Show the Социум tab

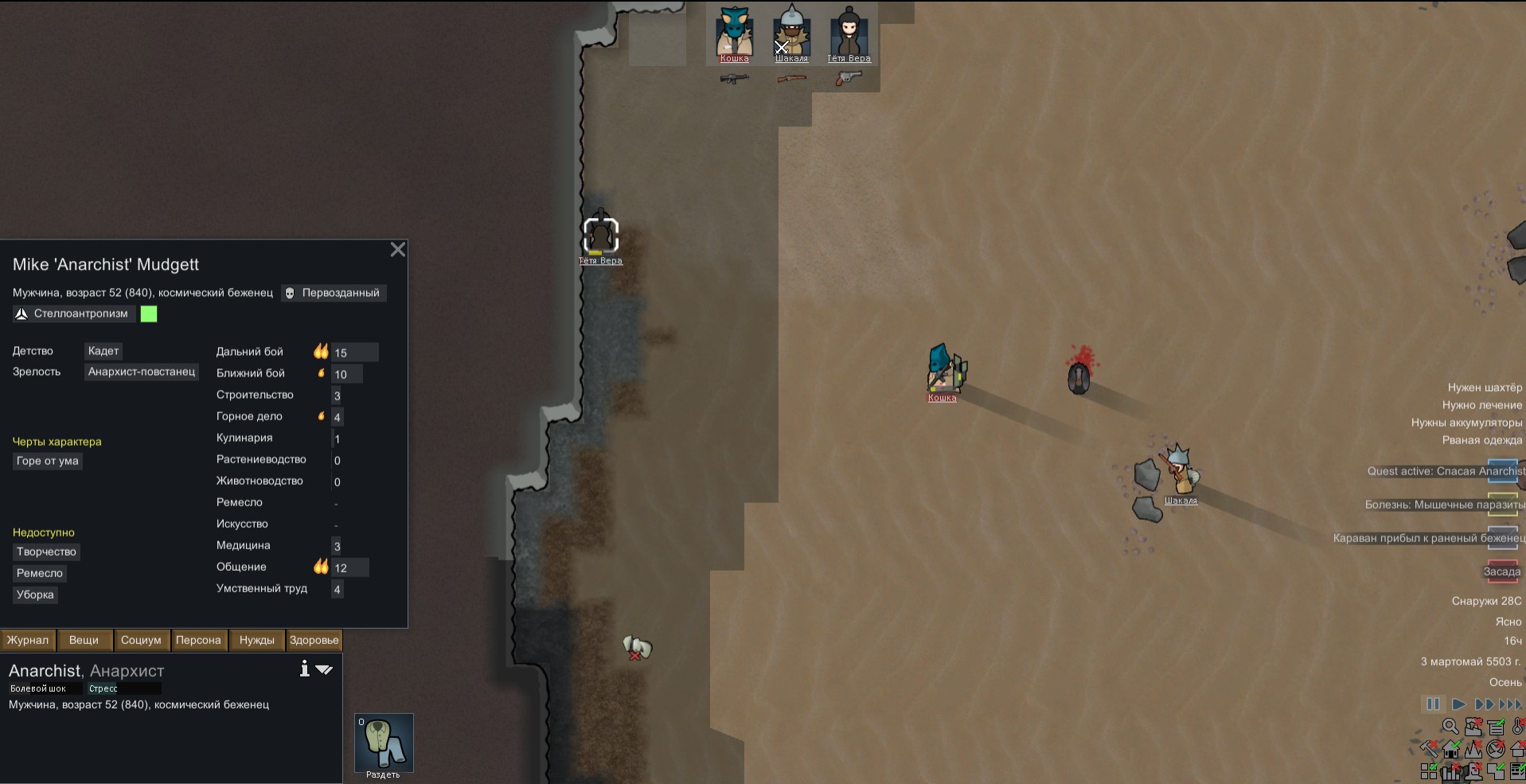tap(141, 640)
